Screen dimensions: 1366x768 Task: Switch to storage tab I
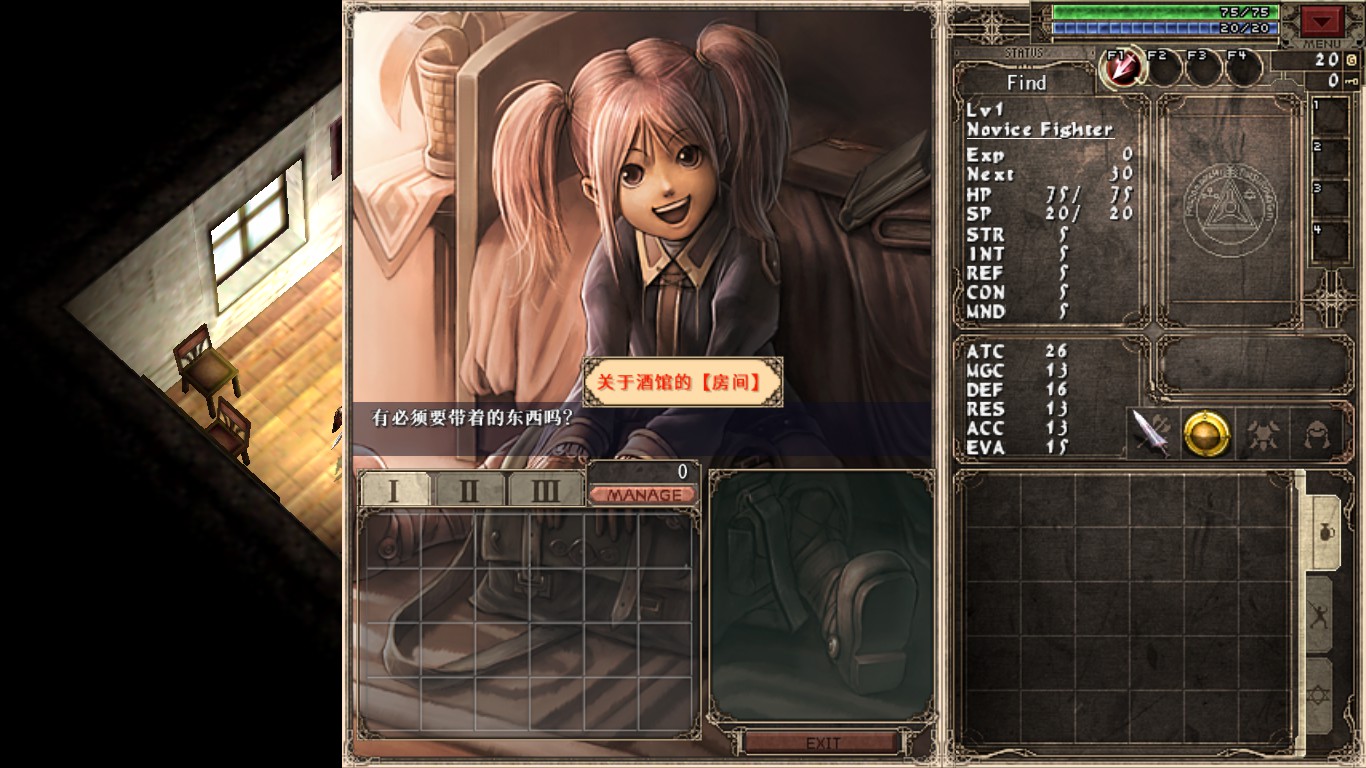(x=394, y=490)
